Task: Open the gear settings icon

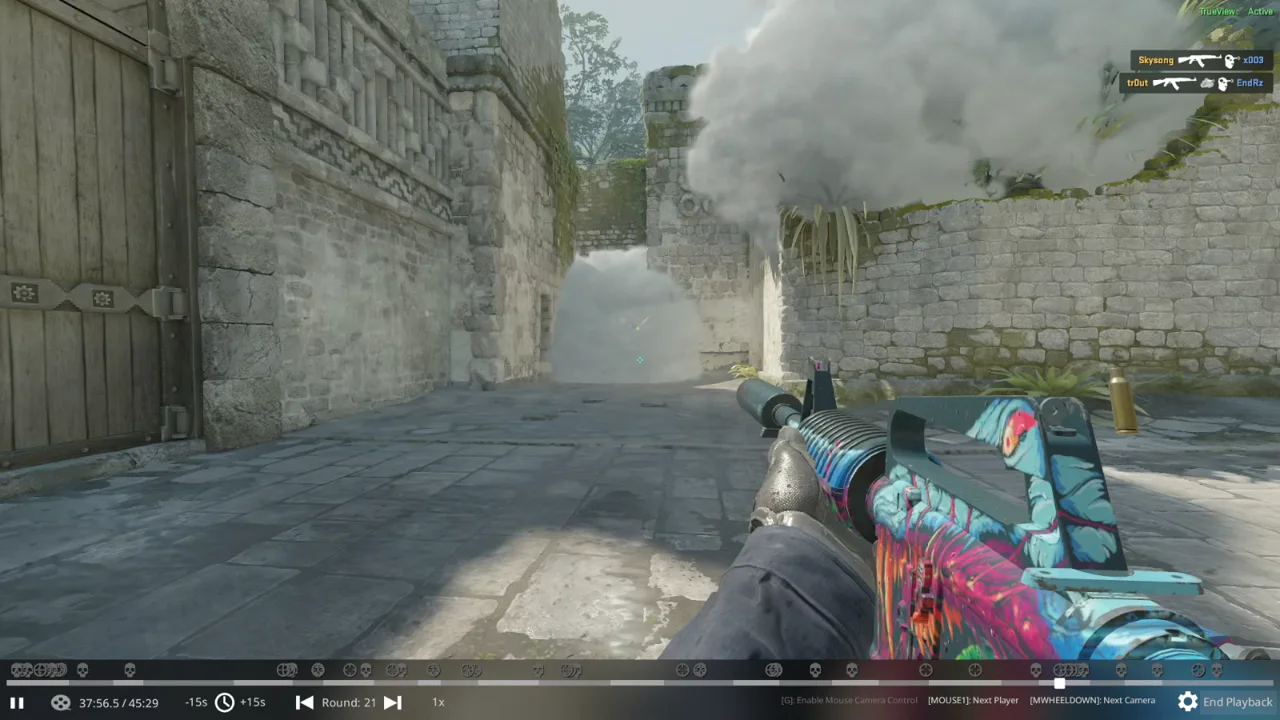Action: pyautogui.click(x=1187, y=702)
